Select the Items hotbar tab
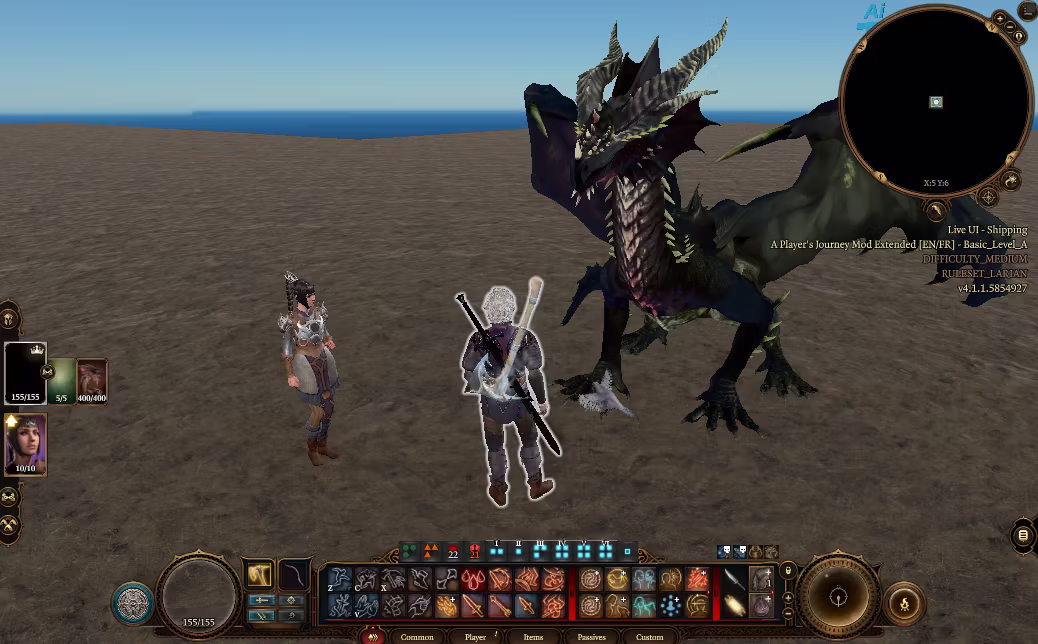This screenshot has height=644, width=1038. tap(533, 637)
